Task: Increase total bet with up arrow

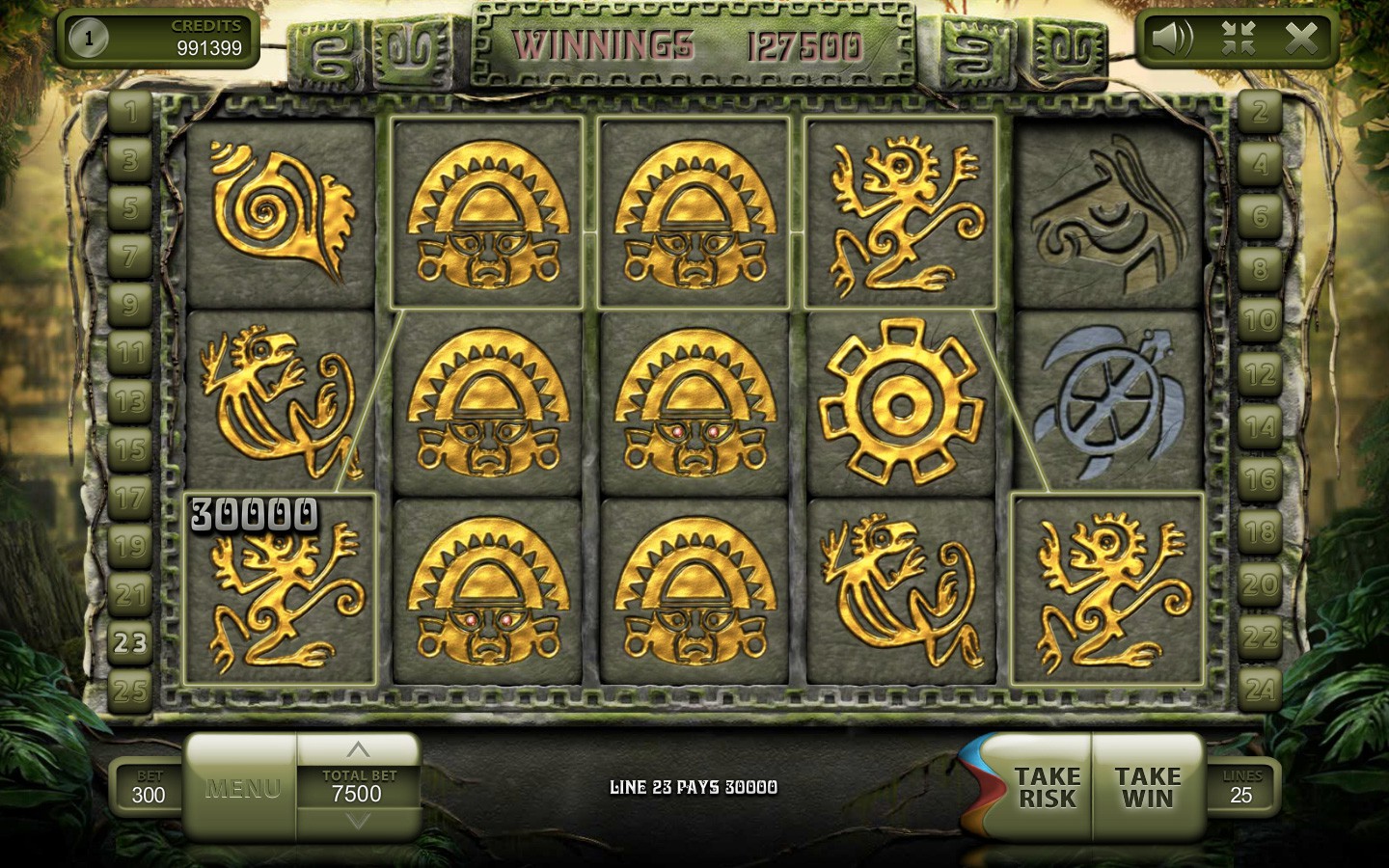Action: [x=358, y=749]
